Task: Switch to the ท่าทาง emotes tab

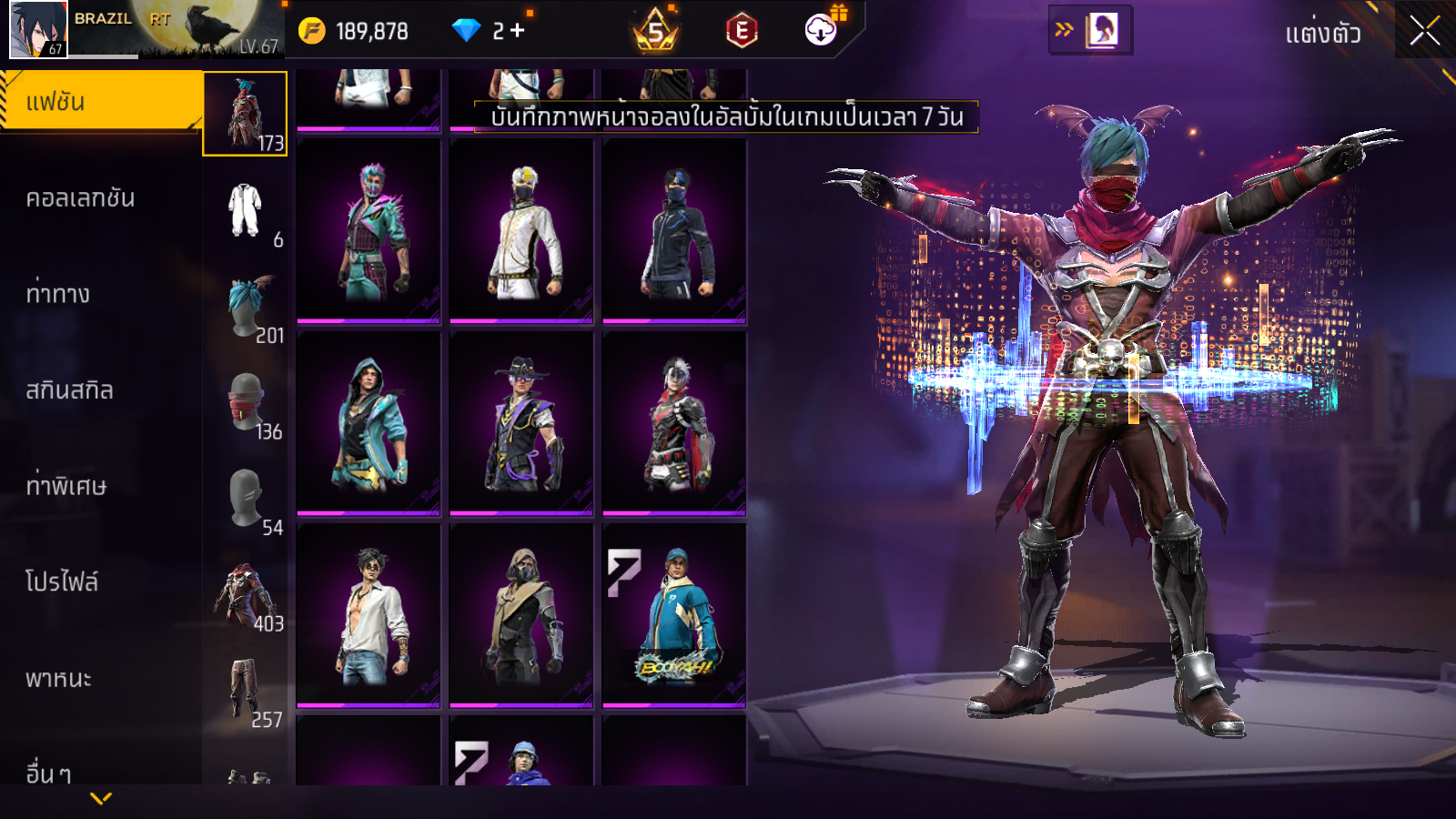Action: coord(59,294)
